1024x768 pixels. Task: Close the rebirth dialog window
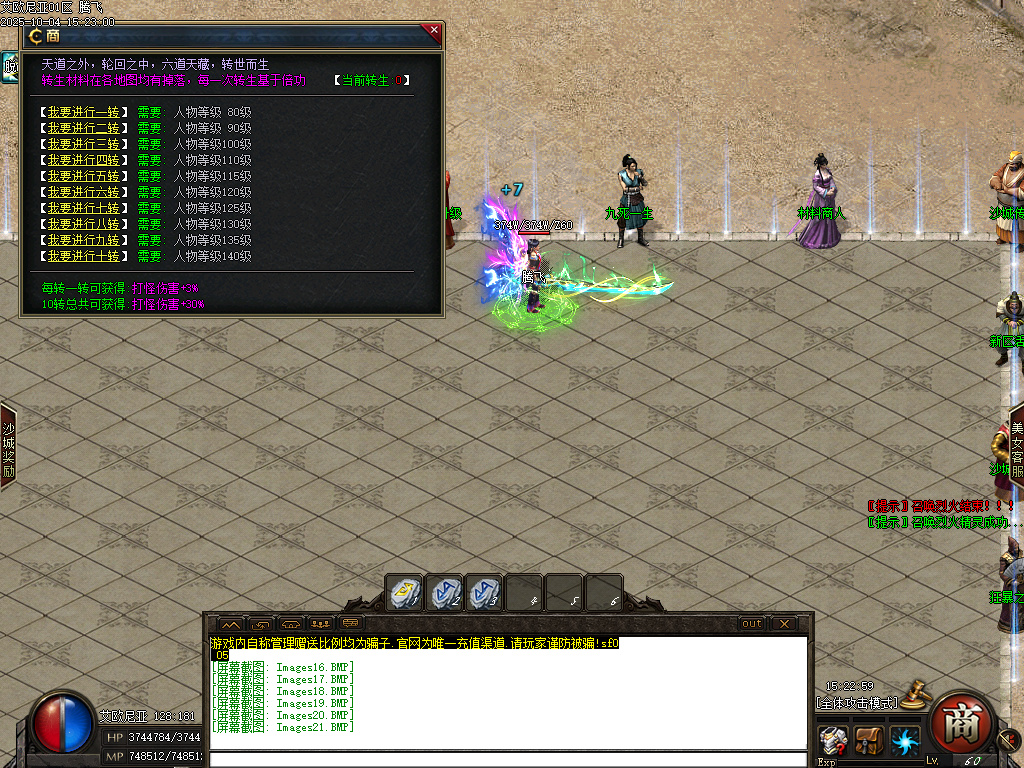click(434, 31)
